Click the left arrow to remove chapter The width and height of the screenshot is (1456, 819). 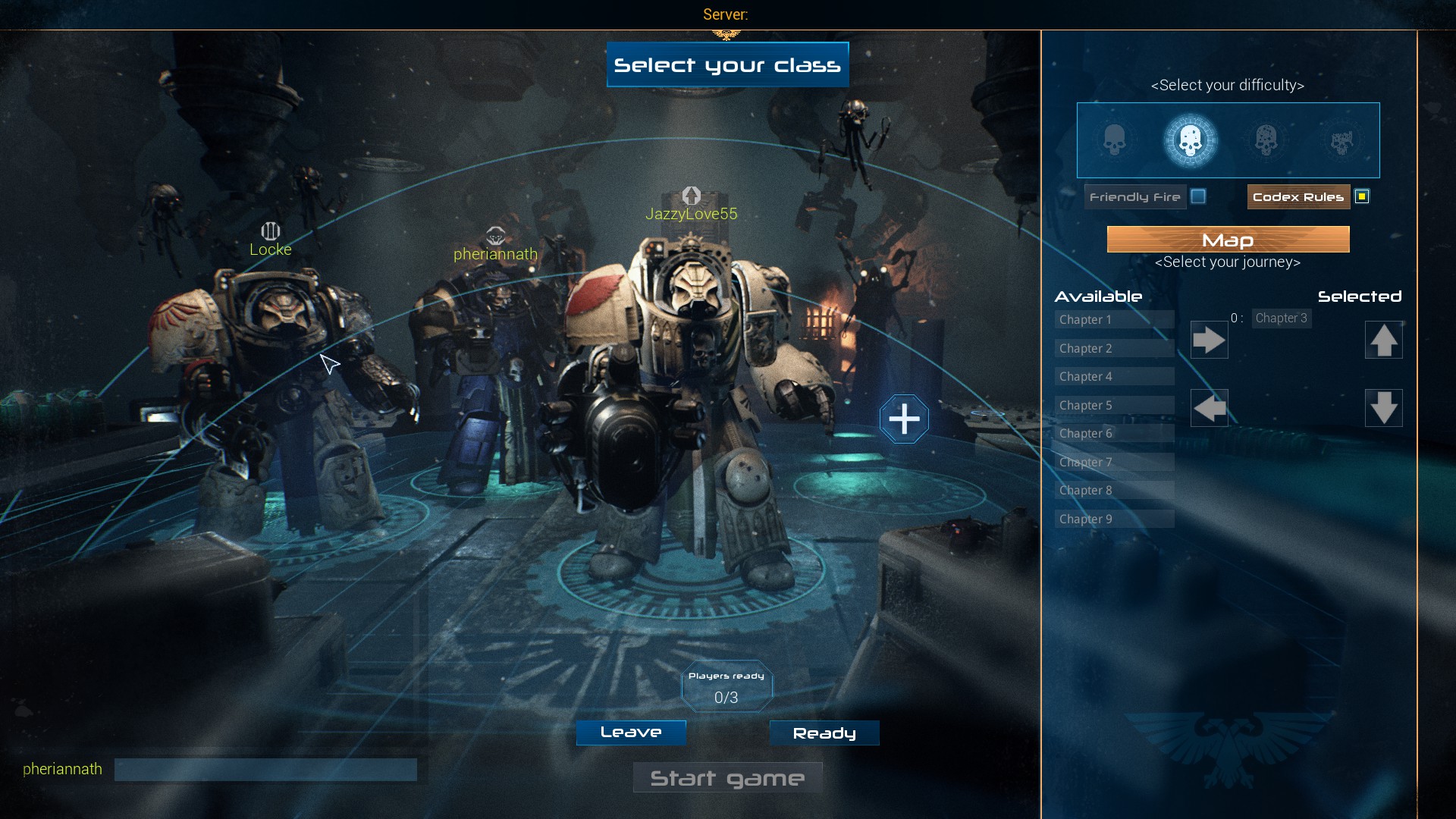click(1209, 409)
